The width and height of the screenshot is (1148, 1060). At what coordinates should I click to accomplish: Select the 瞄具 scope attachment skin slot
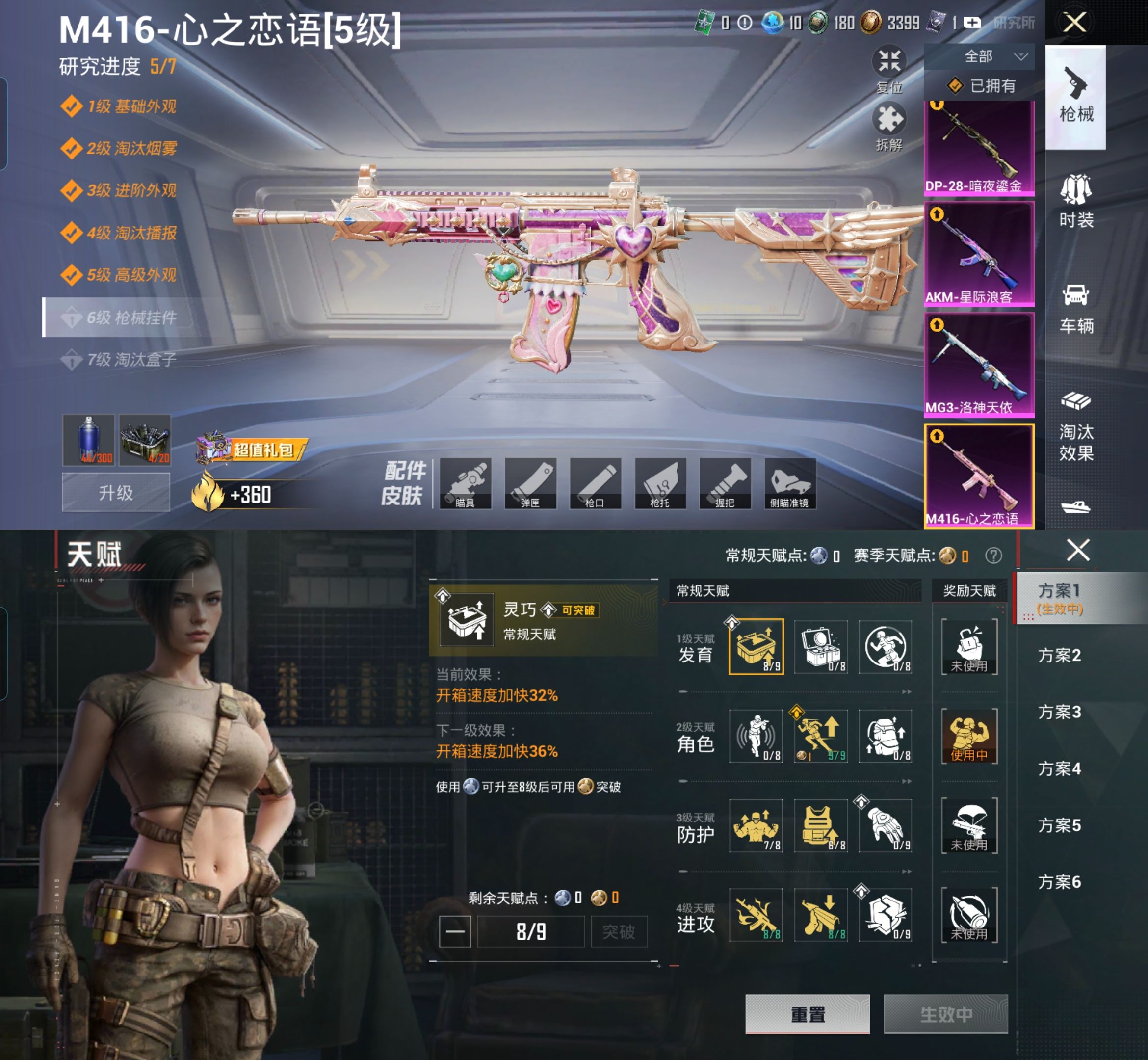(x=465, y=483)
